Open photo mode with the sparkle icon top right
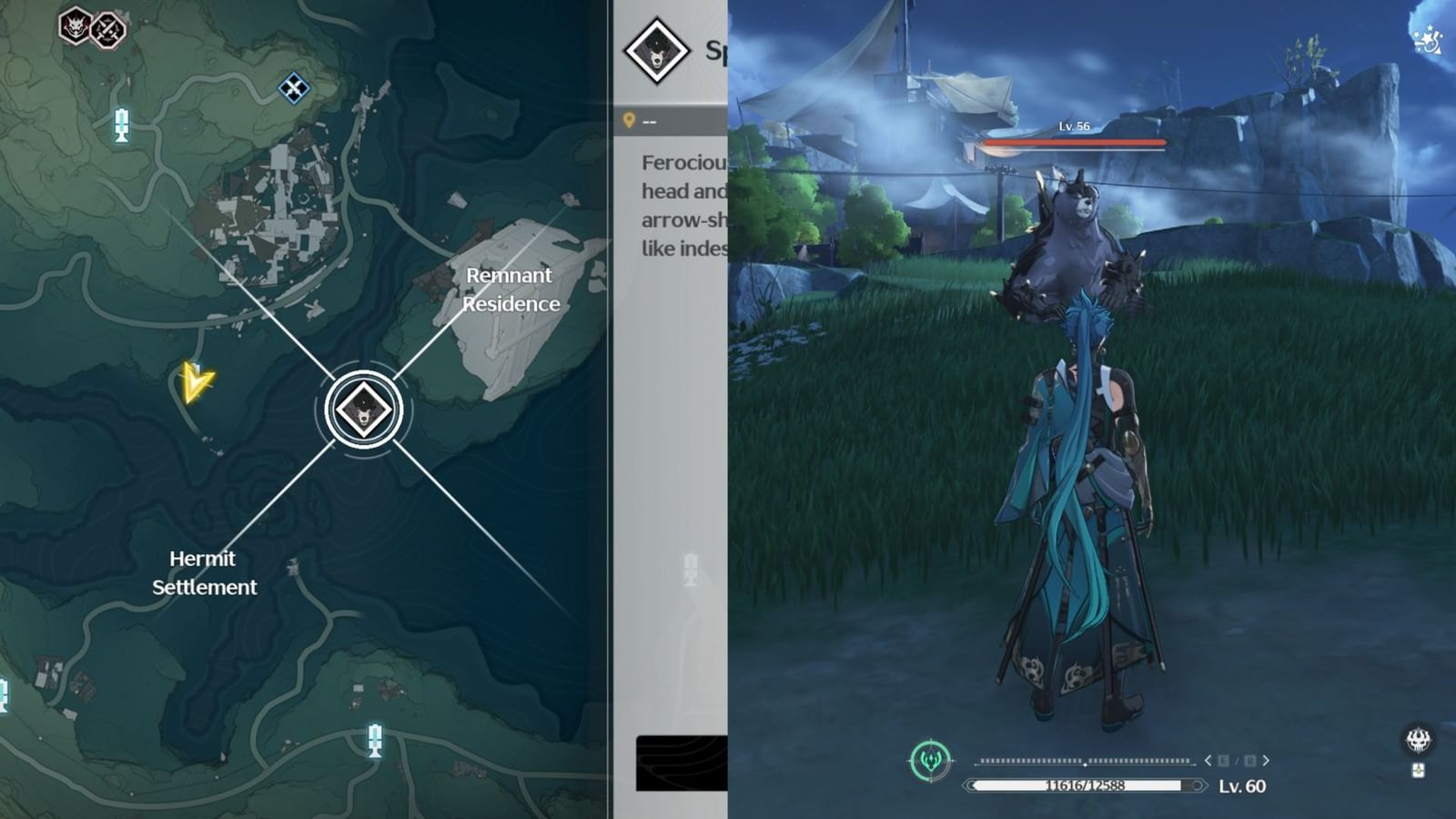 pyautogui.click(x=1429, y=38)
